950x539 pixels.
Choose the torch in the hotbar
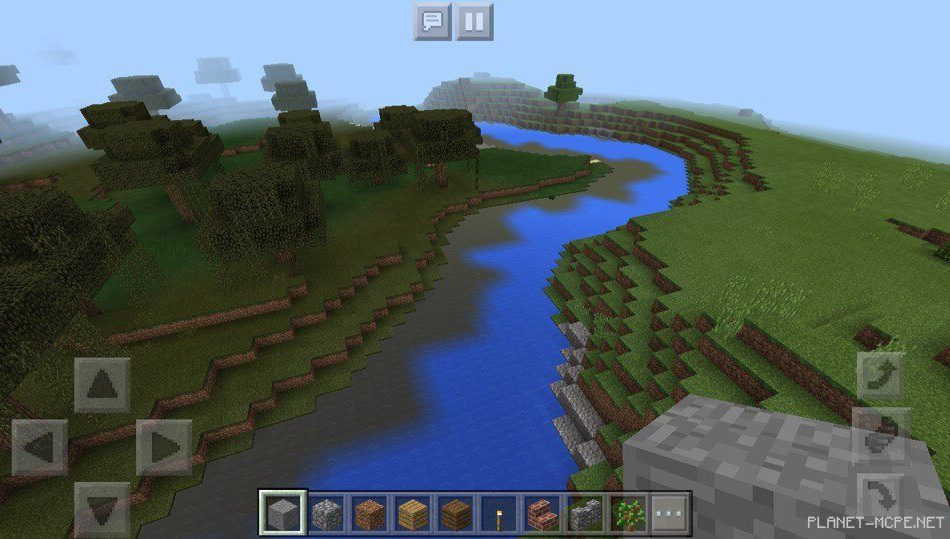[499, 514]
